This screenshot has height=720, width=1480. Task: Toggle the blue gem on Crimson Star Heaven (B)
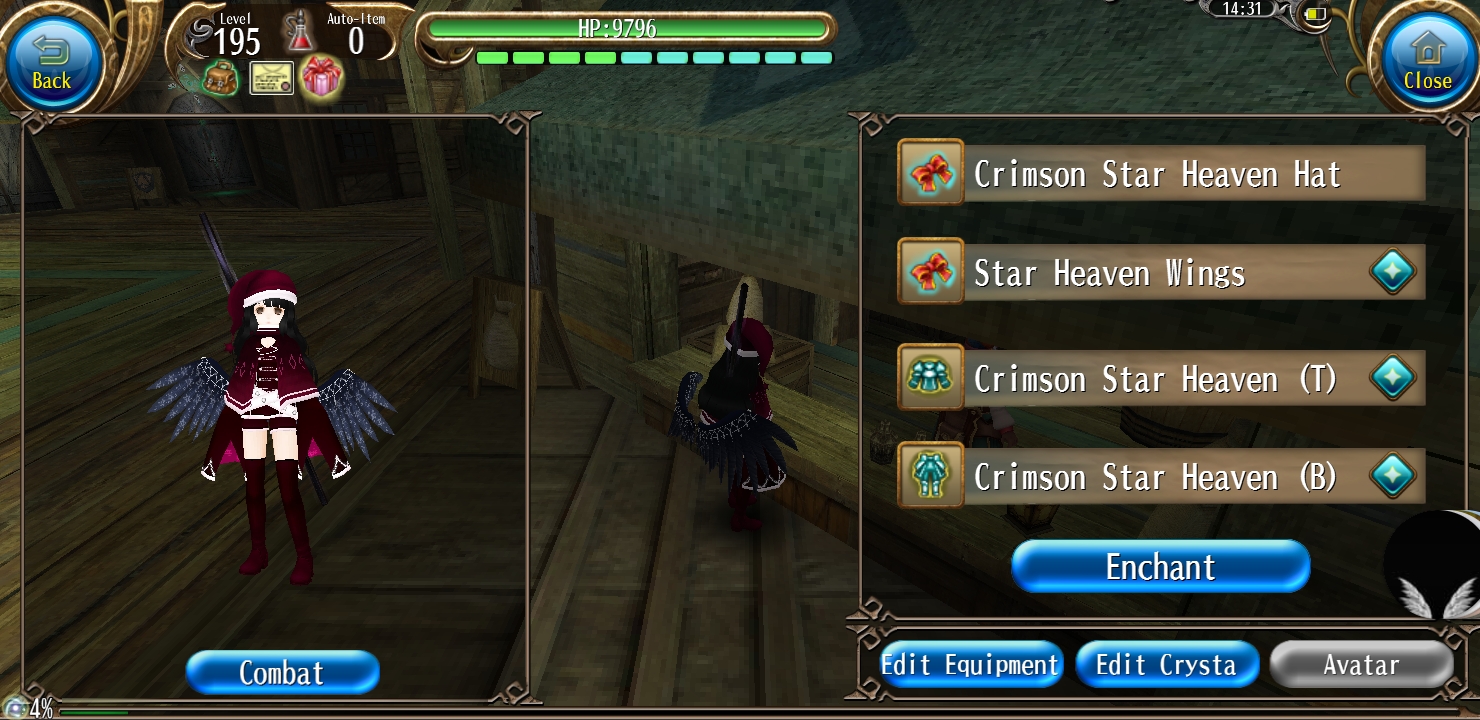(1393, 476)
